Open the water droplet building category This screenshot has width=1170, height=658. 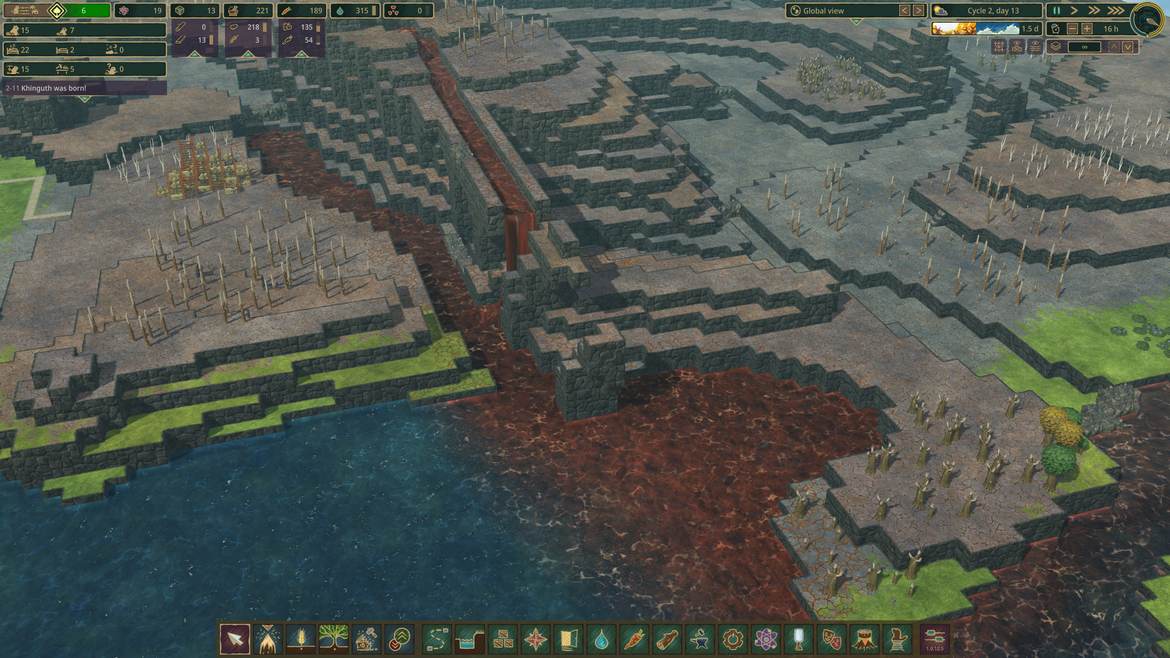click(602, 639)
